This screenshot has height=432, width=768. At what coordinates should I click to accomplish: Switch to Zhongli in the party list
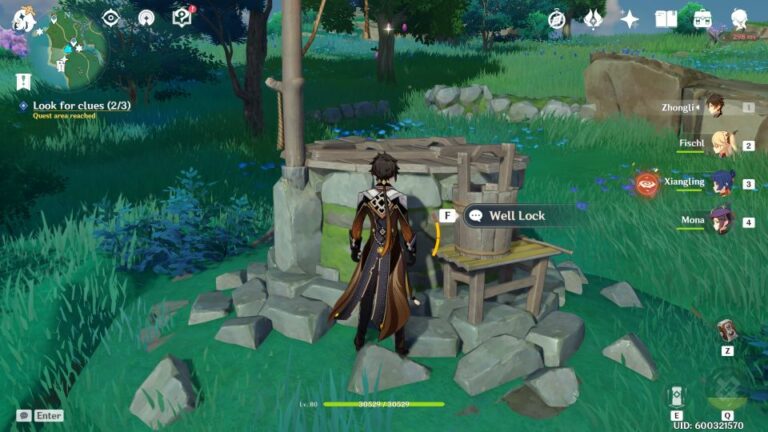714,107
